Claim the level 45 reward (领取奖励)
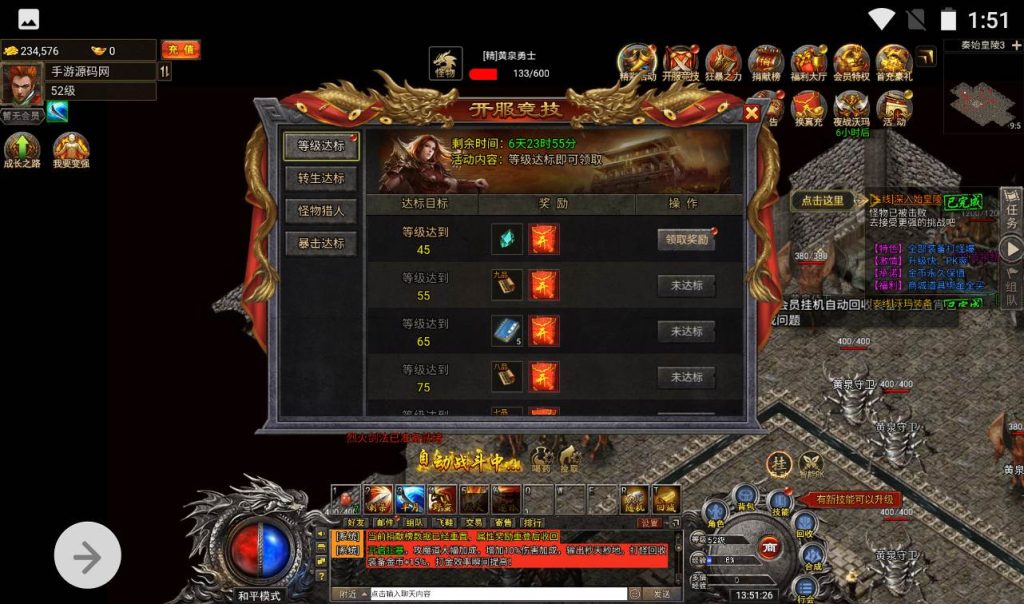Viewport: 1024px width, 604px height. click(x=686, y=239)
